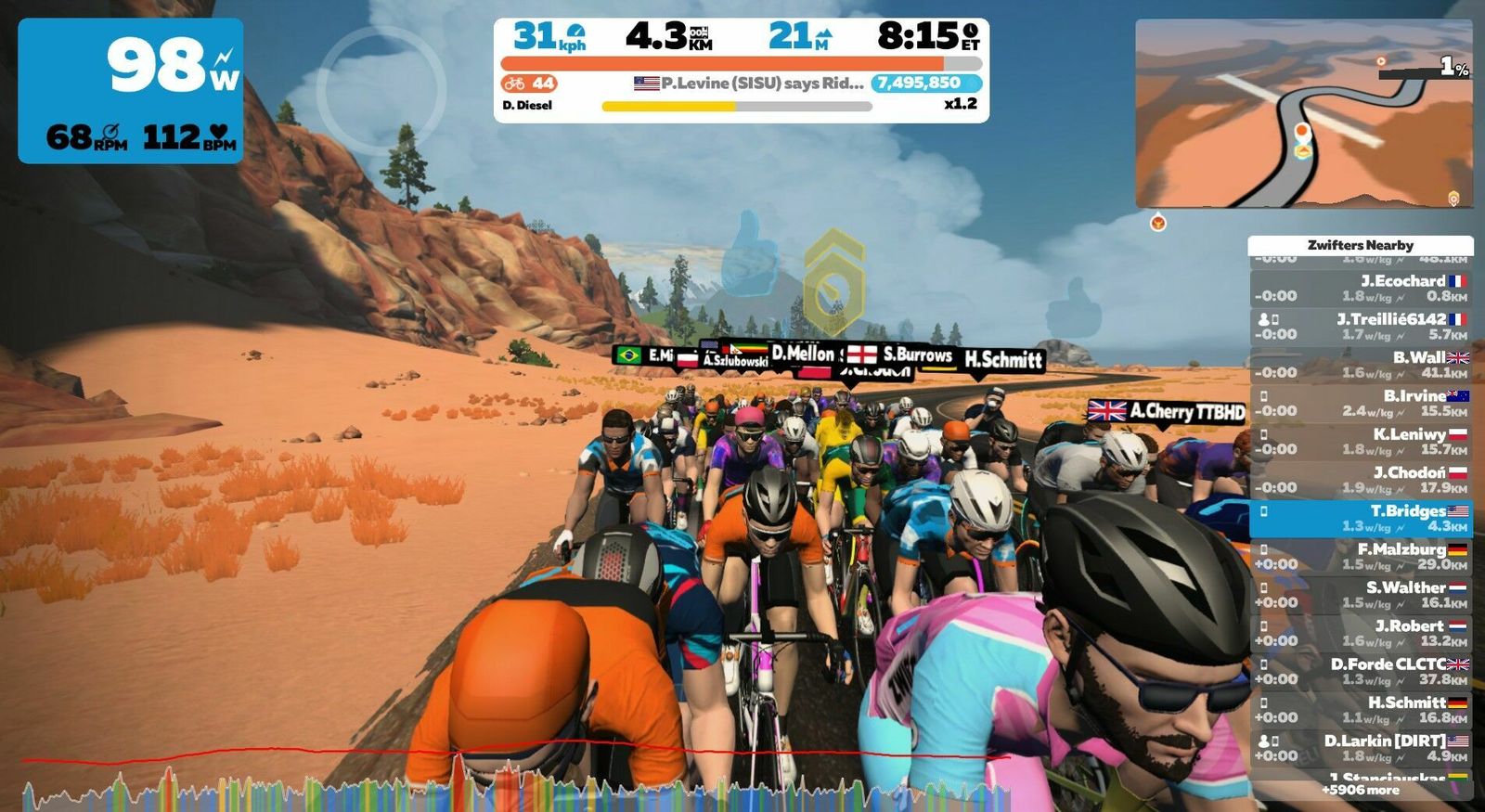1485x812 pixels.
Task: Click the empty power-up ring
Action: (381, 89)
